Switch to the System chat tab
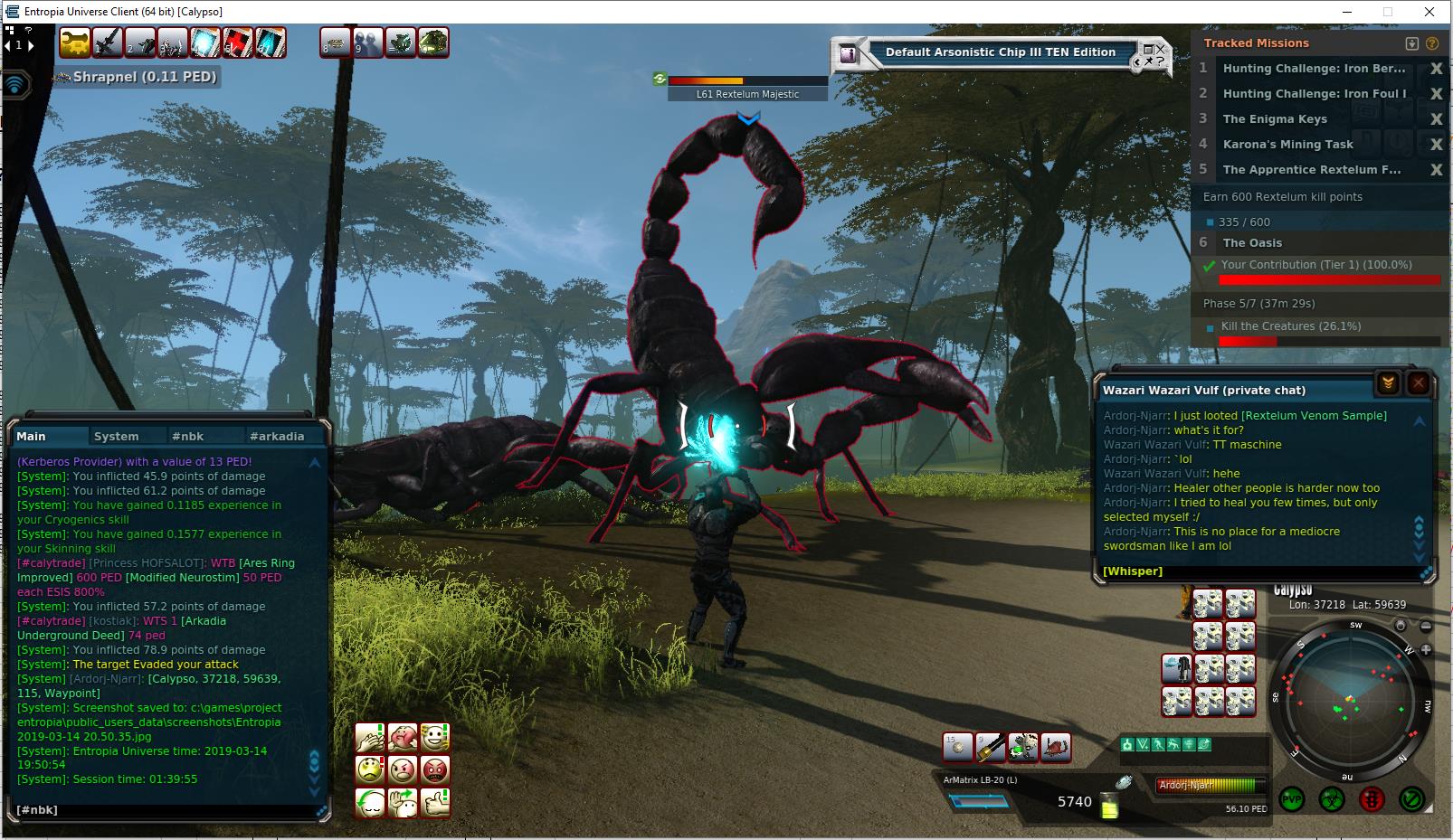This screenshot has width=1453, height=840. (x=117, y=436)
